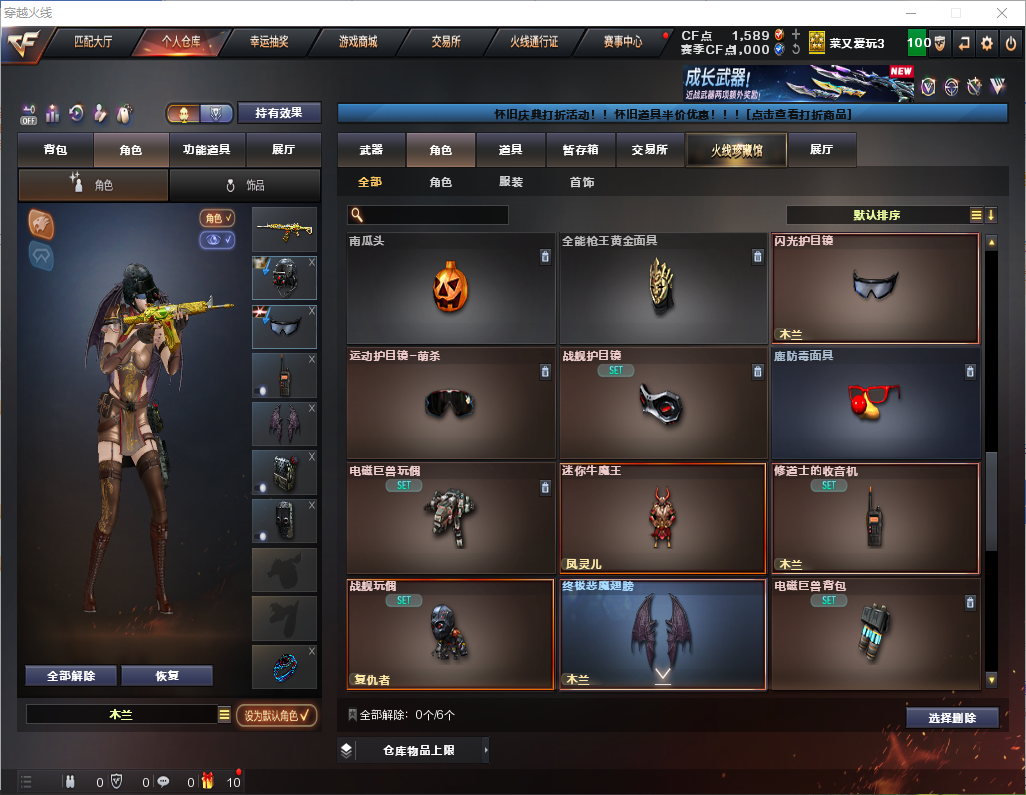This screenshot has height=795, width=1026.
Task: Click the 恢复 restore button
Action: 167,676
